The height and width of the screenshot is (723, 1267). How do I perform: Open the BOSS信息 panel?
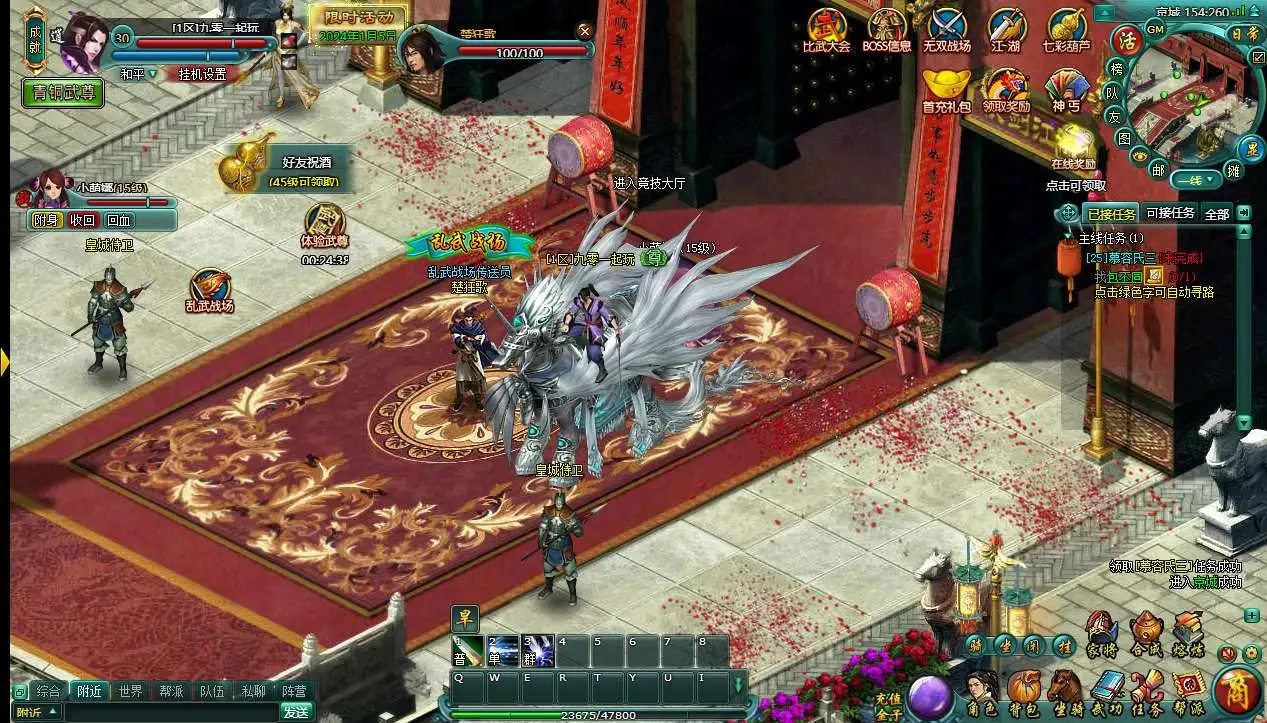click(x=887, y=28)
